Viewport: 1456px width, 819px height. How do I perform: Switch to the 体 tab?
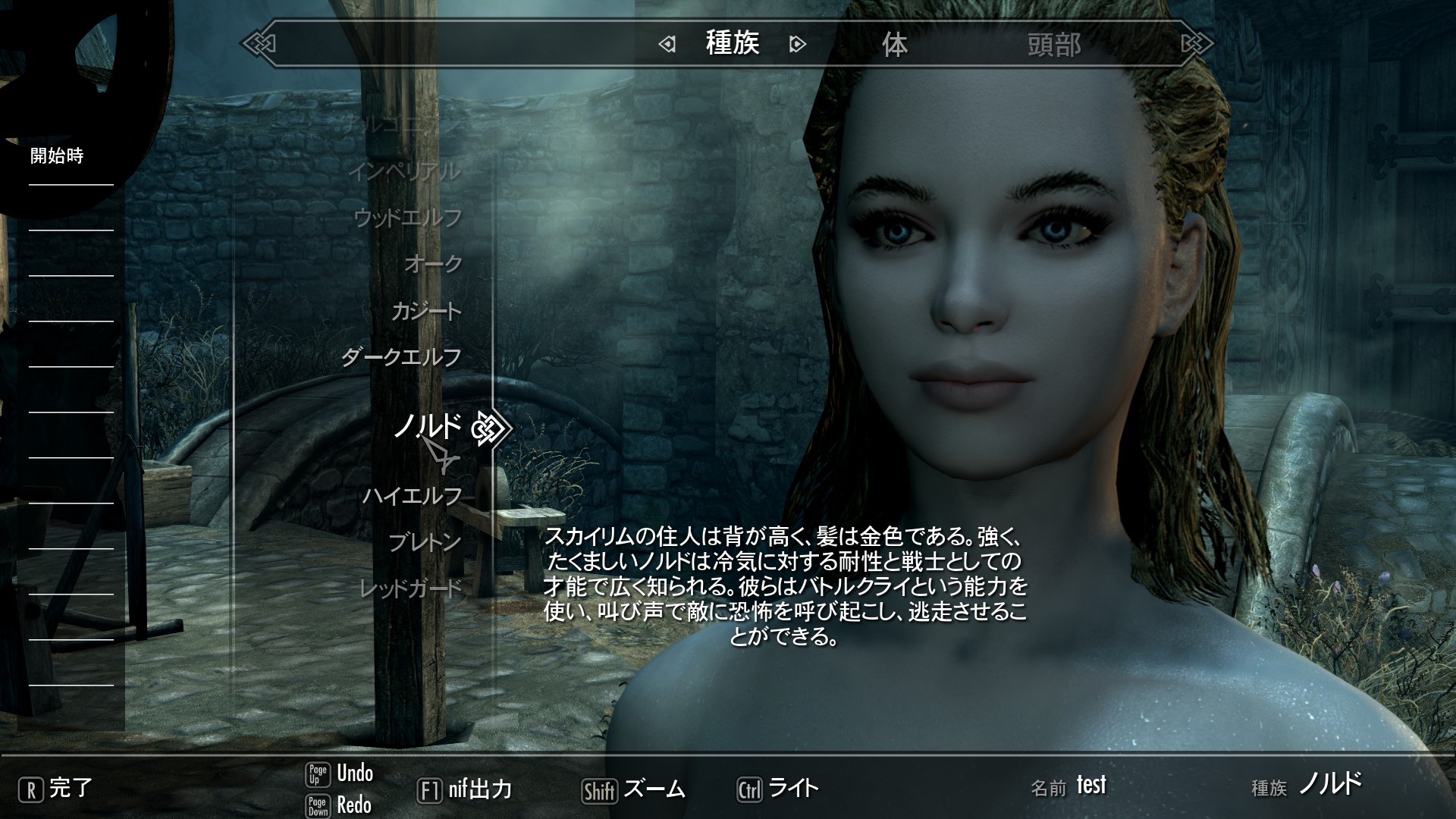click(896, 45)
